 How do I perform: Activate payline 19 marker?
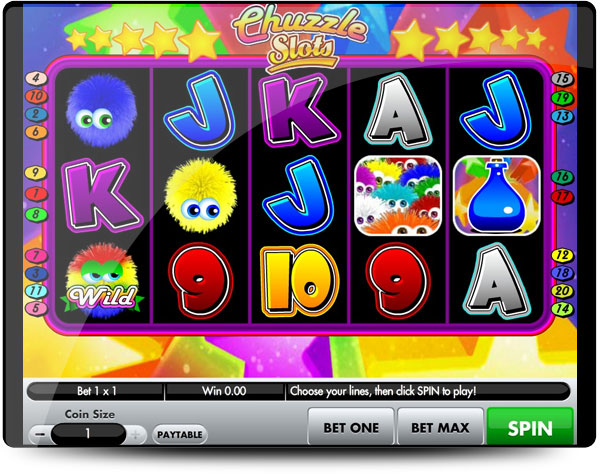(x=562, y=98)
